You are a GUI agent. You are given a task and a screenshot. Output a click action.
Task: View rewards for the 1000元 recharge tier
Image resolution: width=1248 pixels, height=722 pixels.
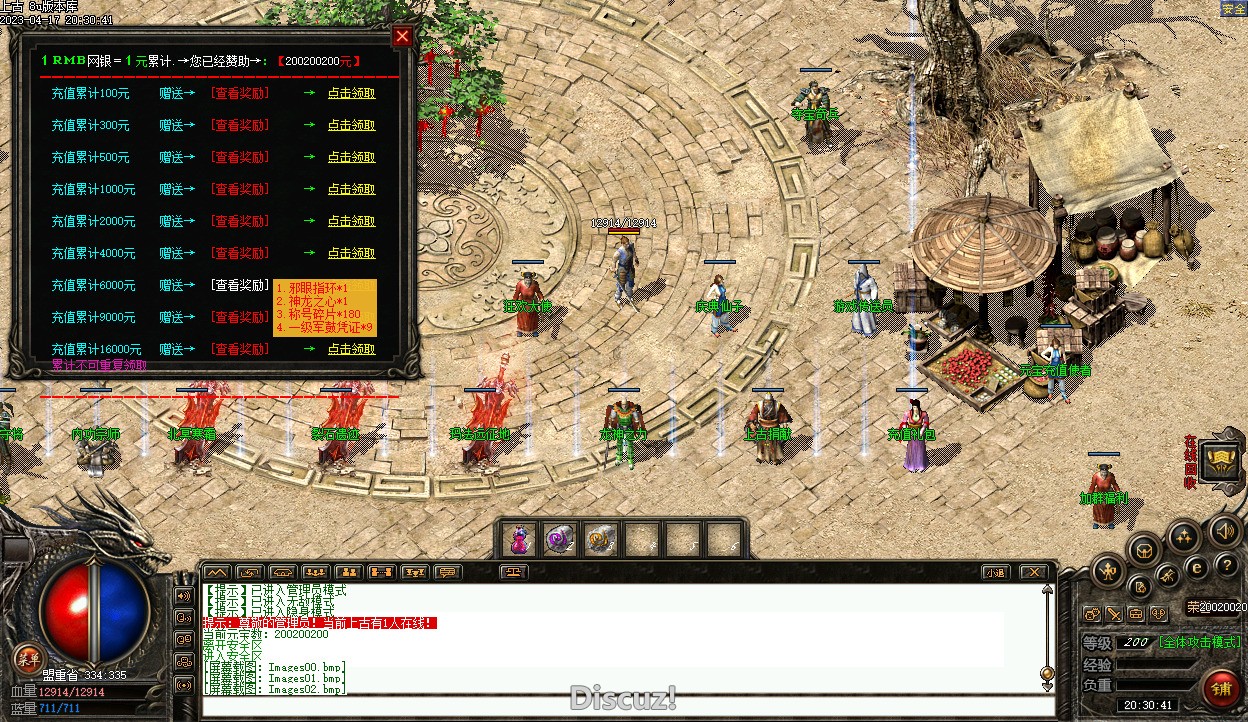click(x=239, y=189)
